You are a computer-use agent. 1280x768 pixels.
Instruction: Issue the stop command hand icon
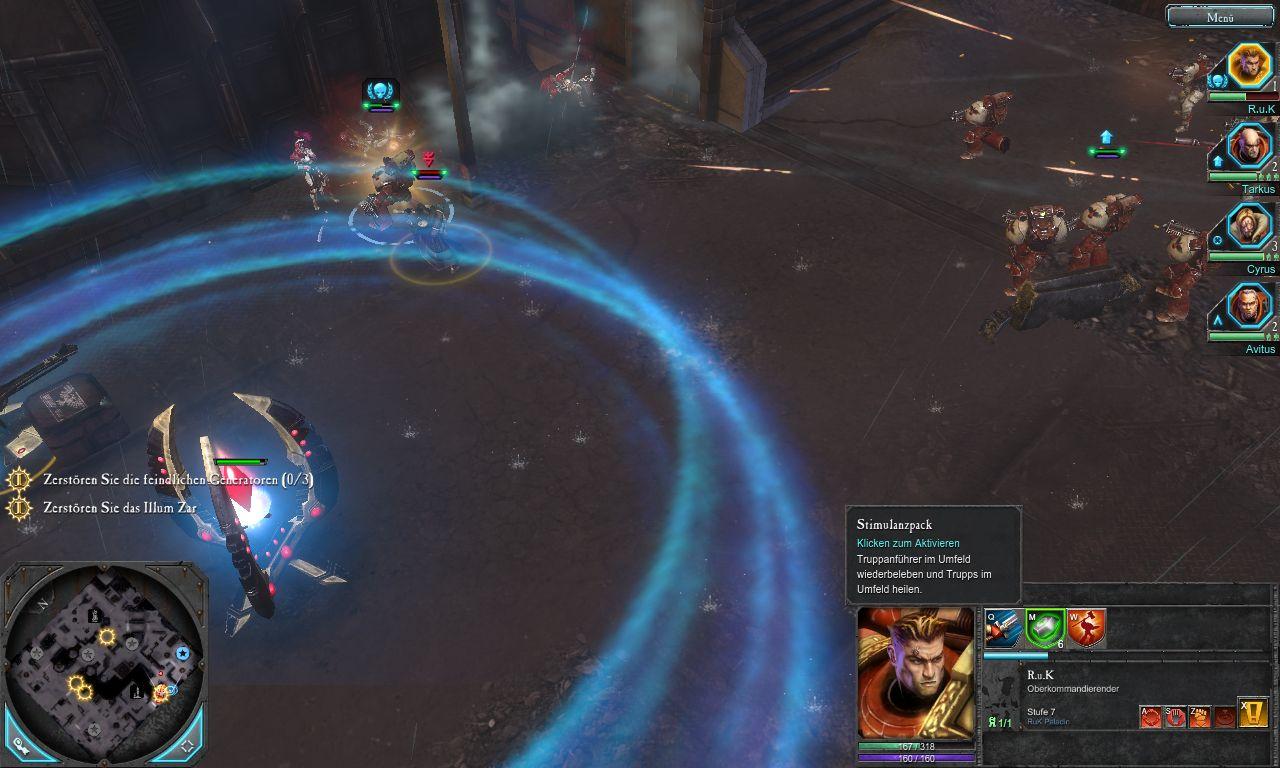point(1175,716)
